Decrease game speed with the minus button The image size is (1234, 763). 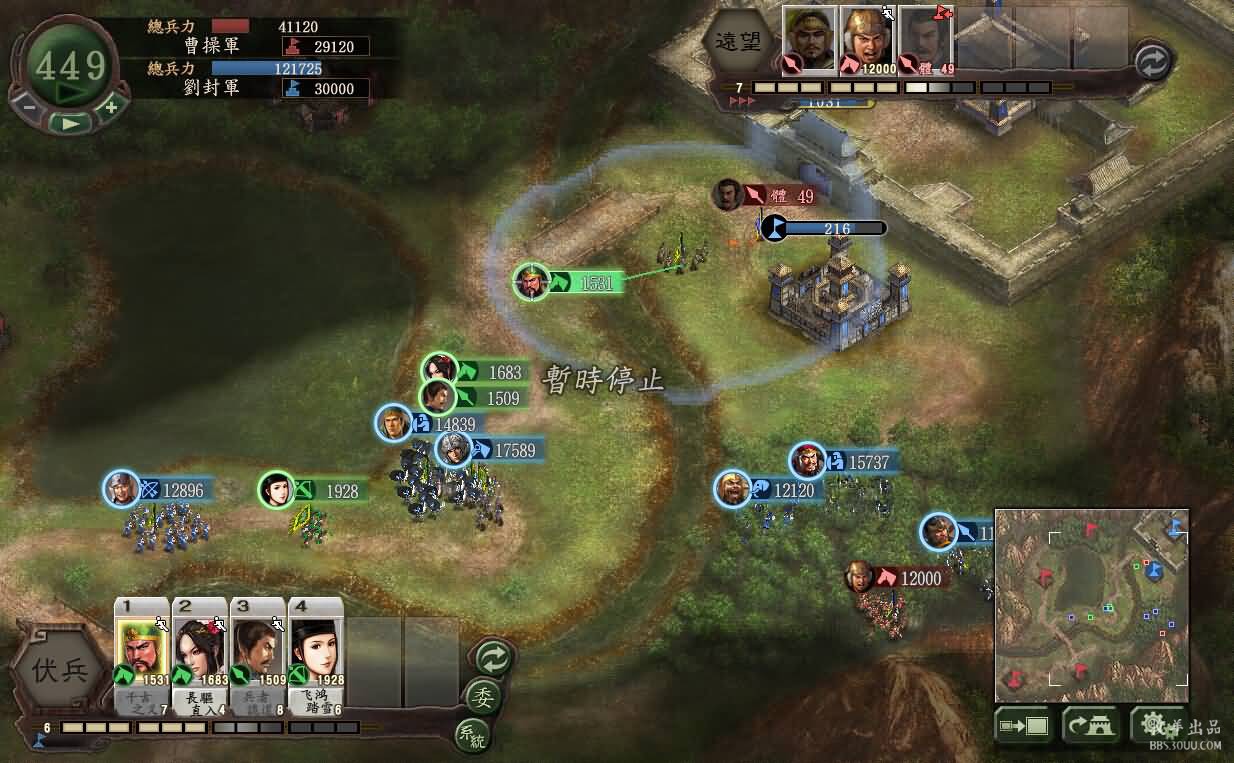pos(29,106)
